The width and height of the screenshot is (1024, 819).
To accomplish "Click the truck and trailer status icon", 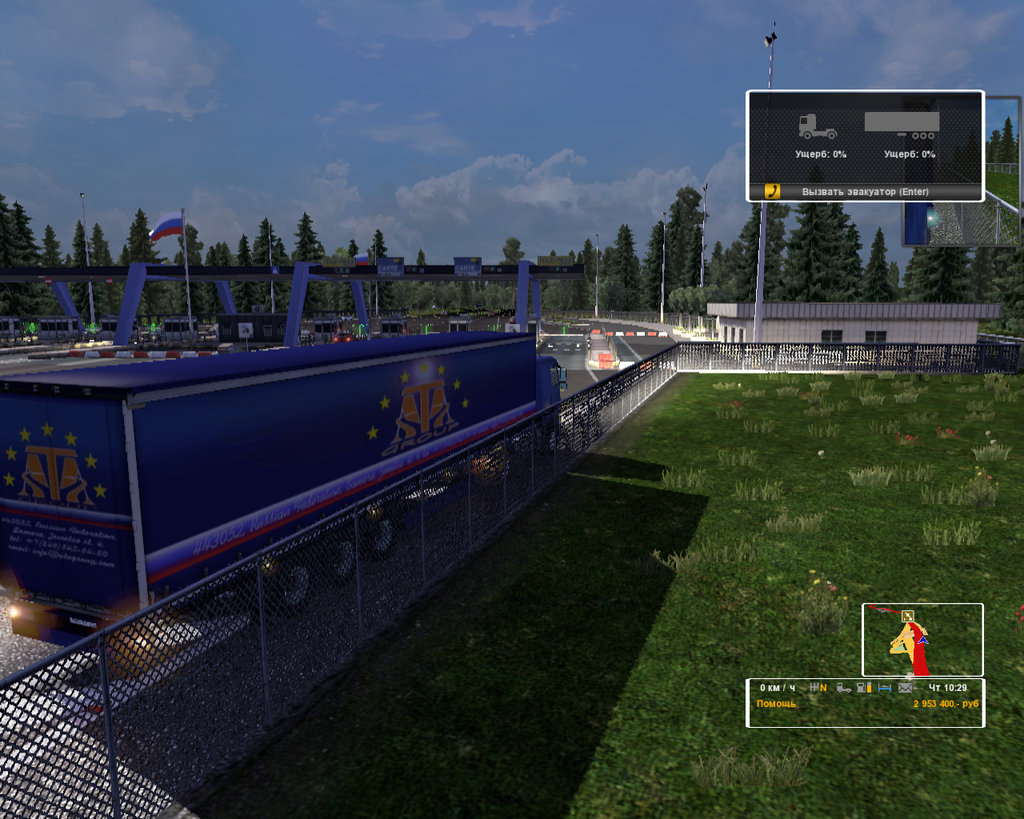I will [x=843, y=688].
